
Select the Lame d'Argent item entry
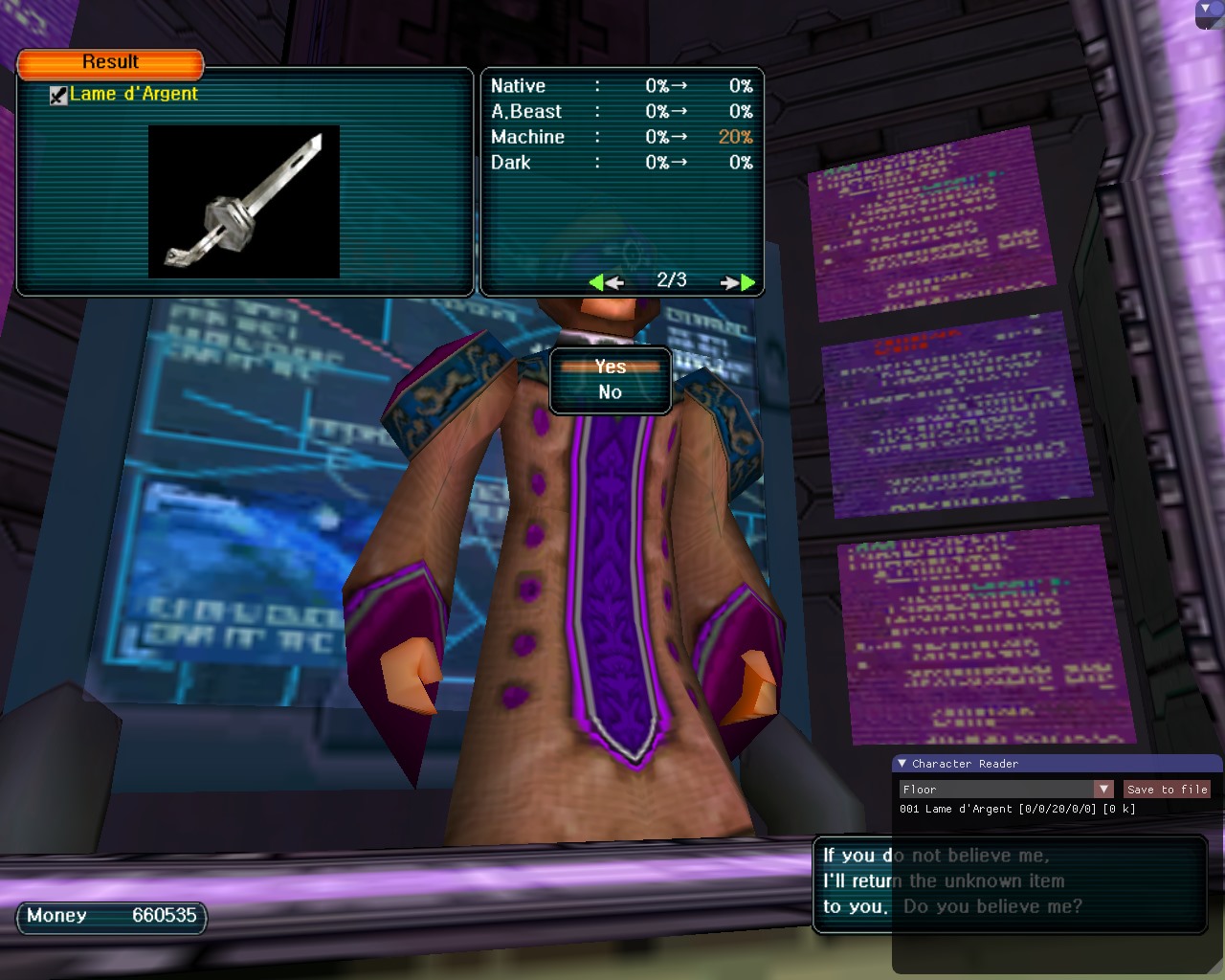coord(133,94)
